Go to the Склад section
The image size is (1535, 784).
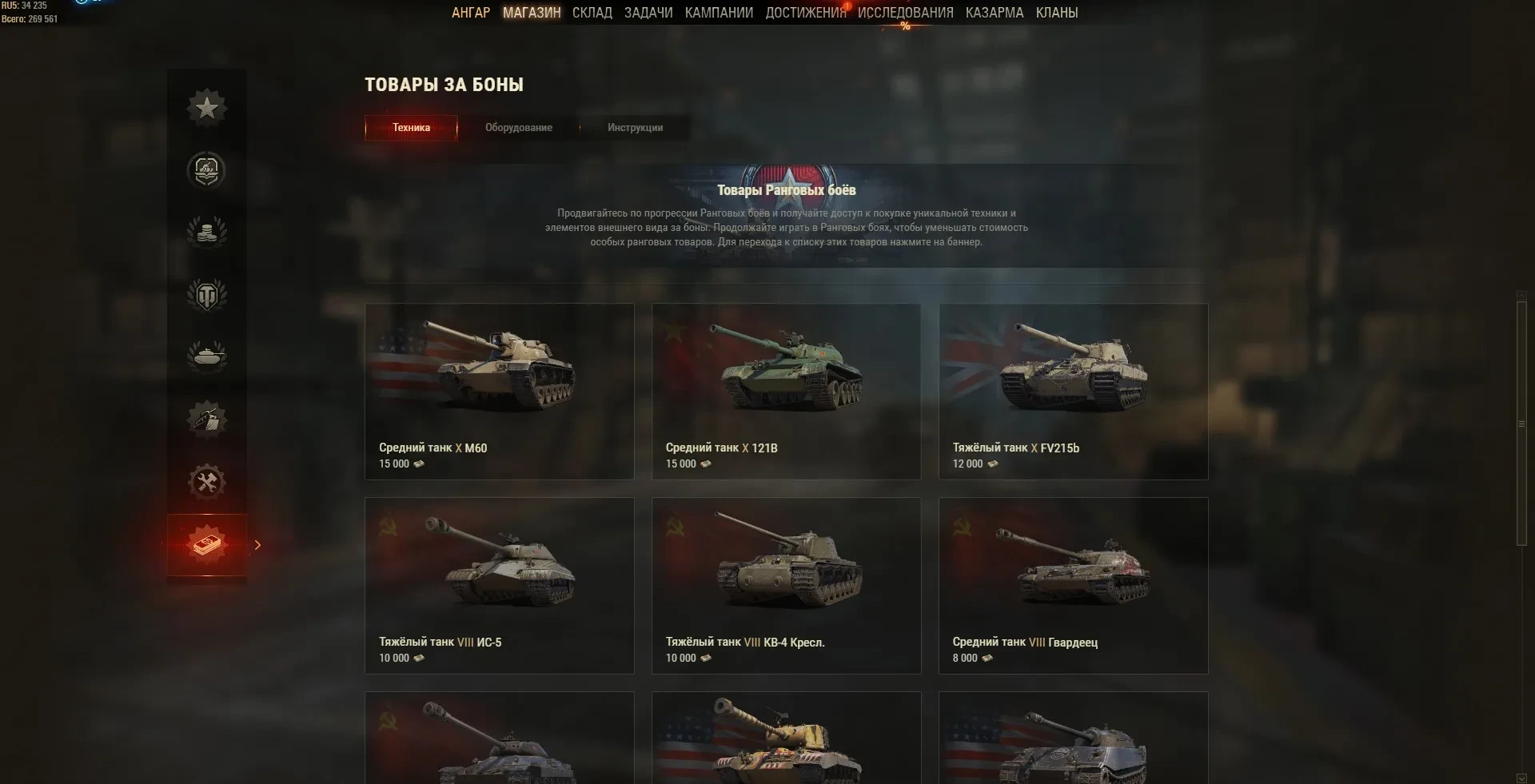[x=592, y=13]
